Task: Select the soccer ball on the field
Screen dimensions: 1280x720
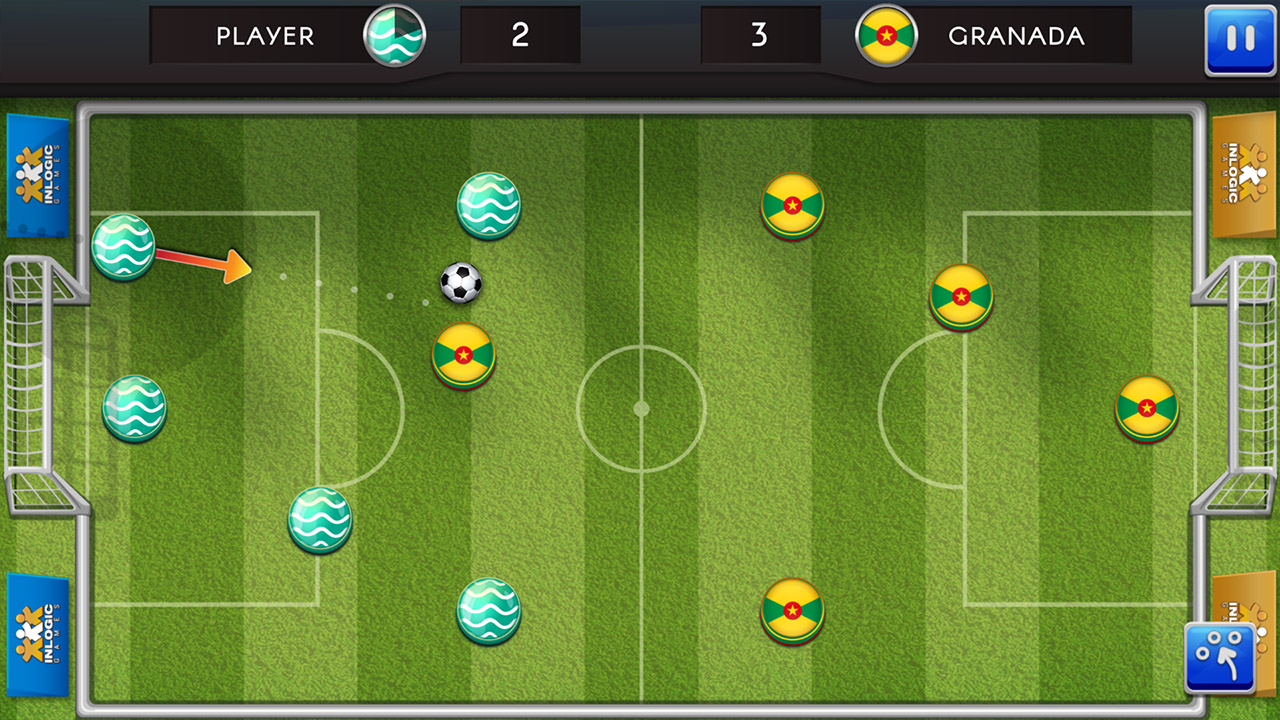Action: tap(460, 283)
